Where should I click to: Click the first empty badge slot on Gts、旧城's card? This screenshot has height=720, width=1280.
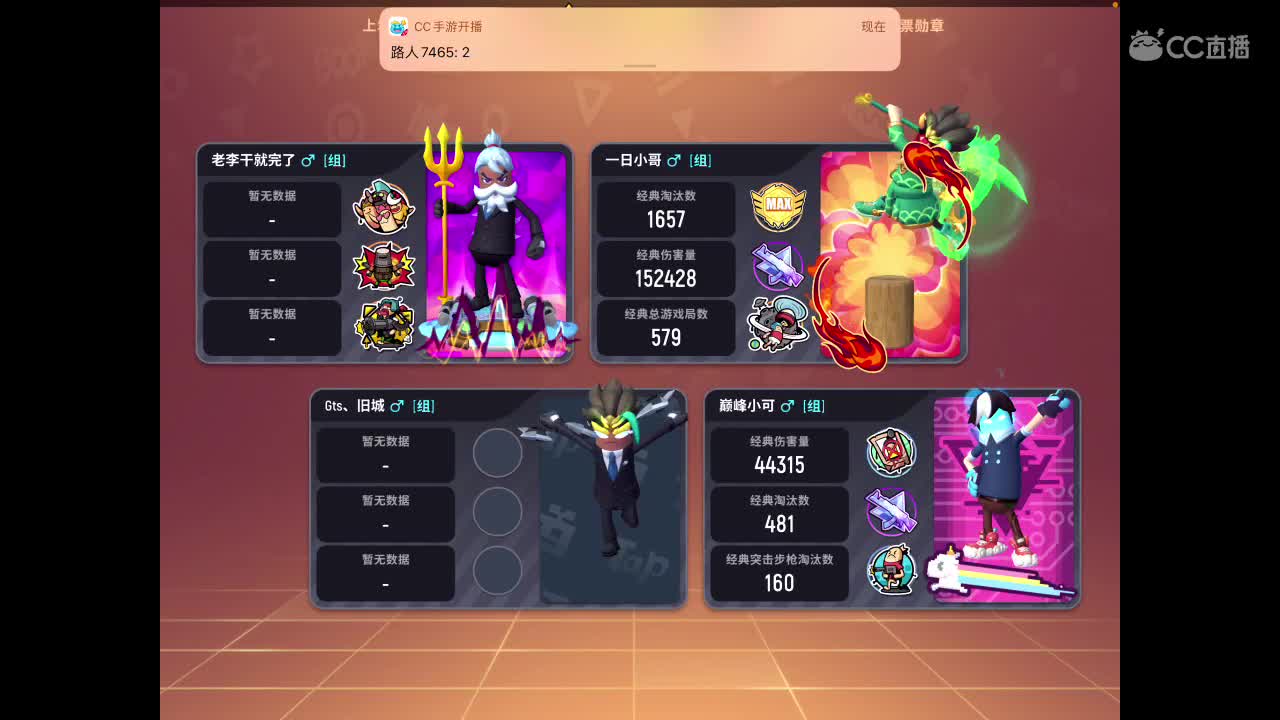499,454
